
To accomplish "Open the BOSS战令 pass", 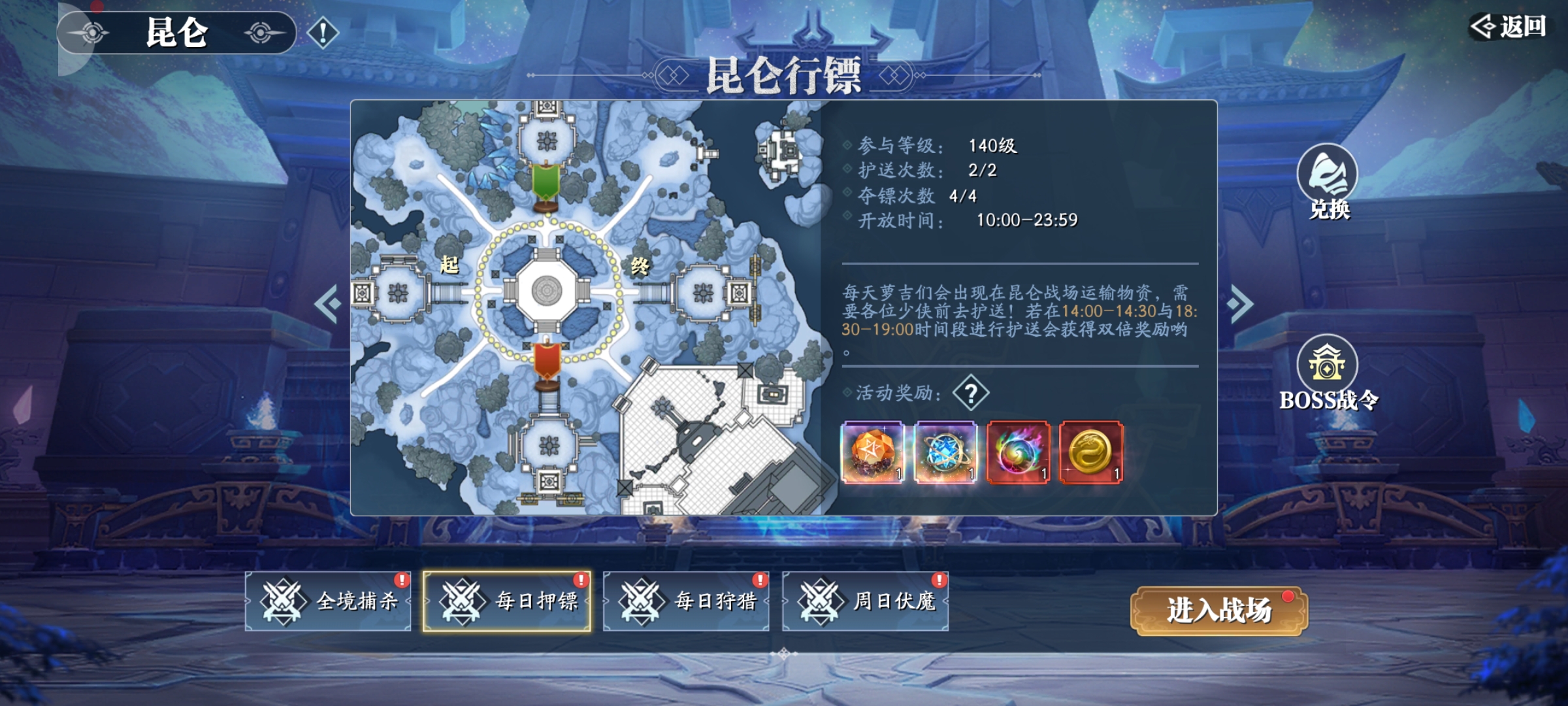I will 1328,374.
